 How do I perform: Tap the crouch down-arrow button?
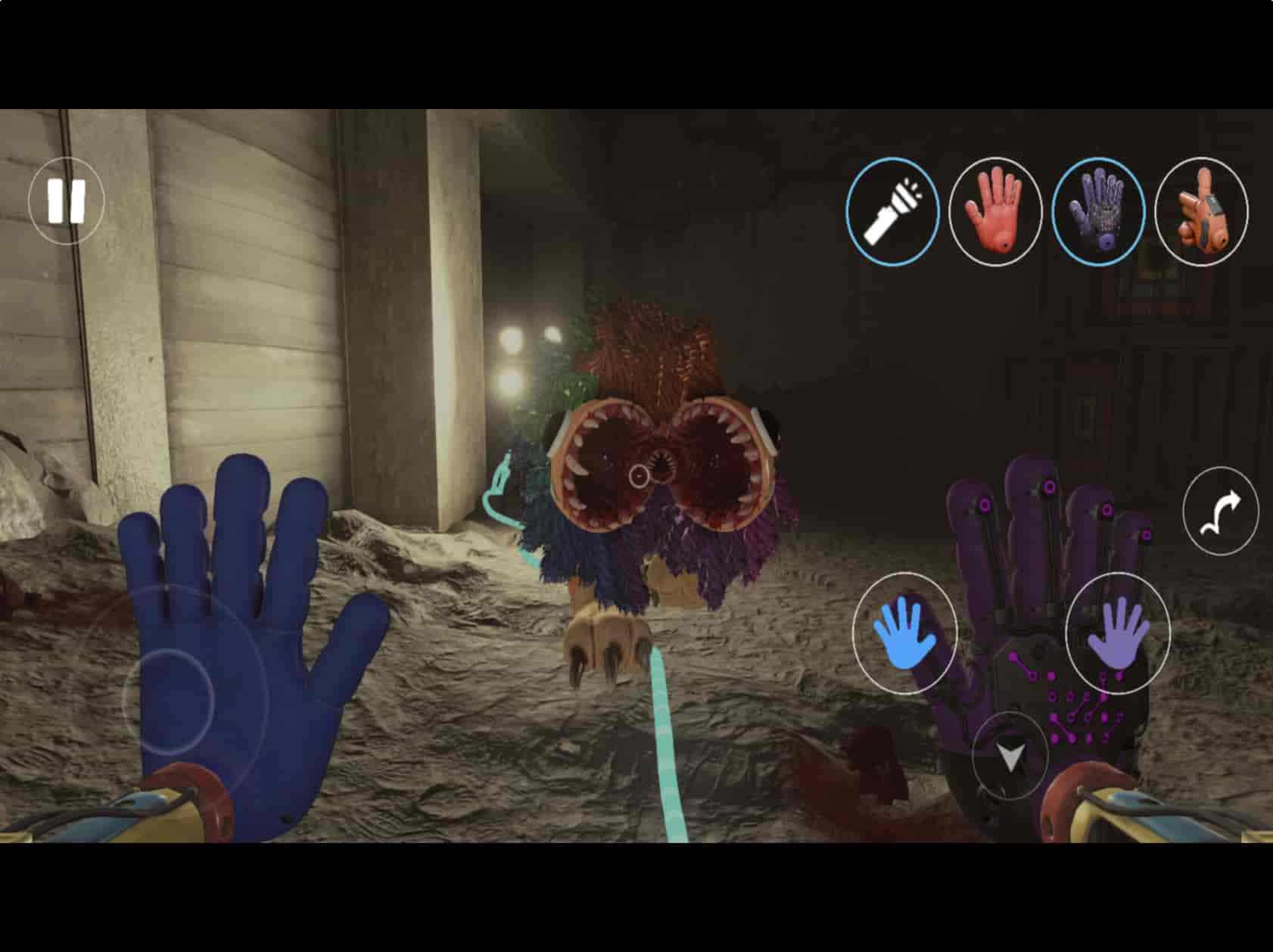1010,756
